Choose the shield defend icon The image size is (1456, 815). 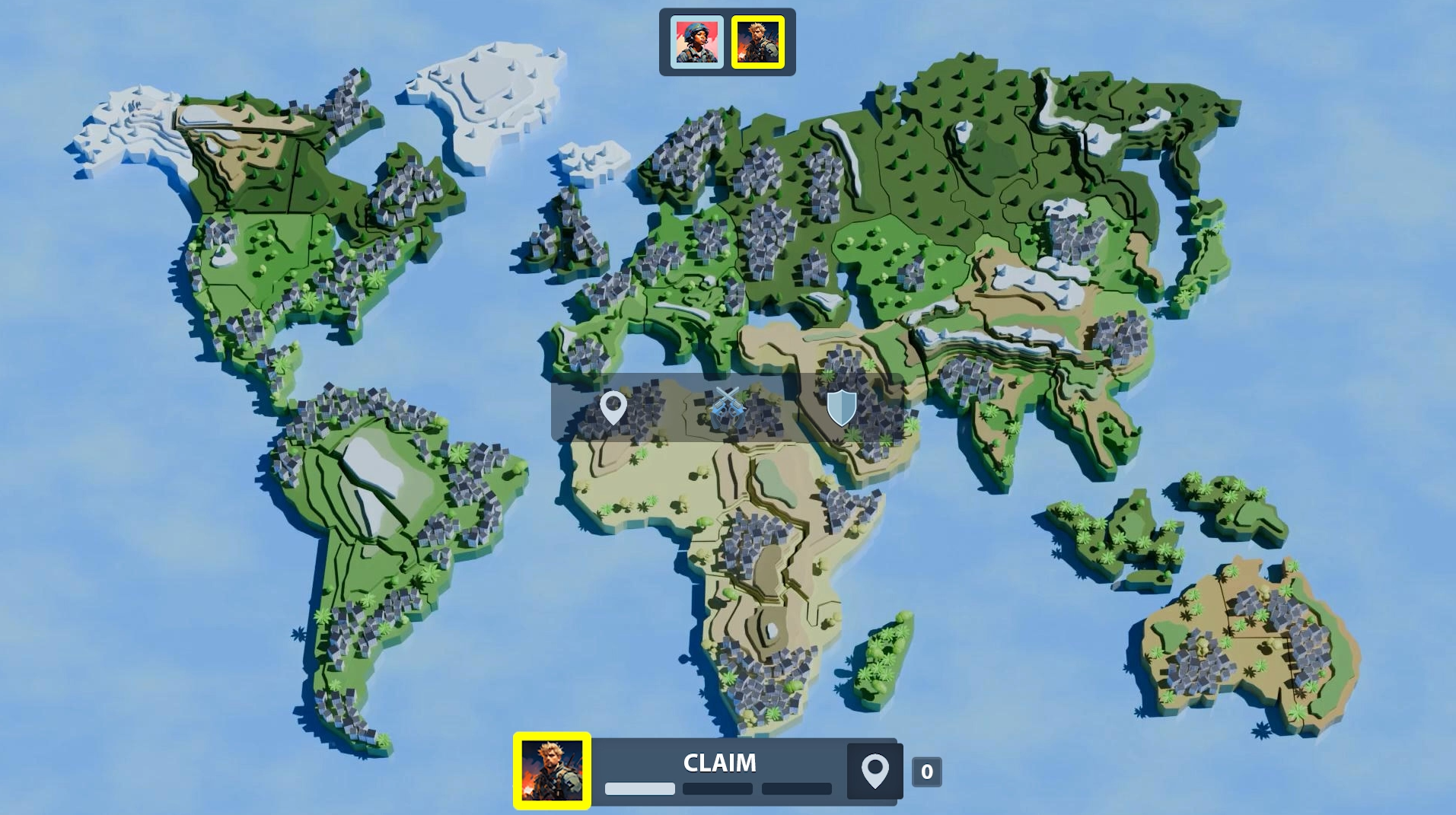[x=841, y=408]
